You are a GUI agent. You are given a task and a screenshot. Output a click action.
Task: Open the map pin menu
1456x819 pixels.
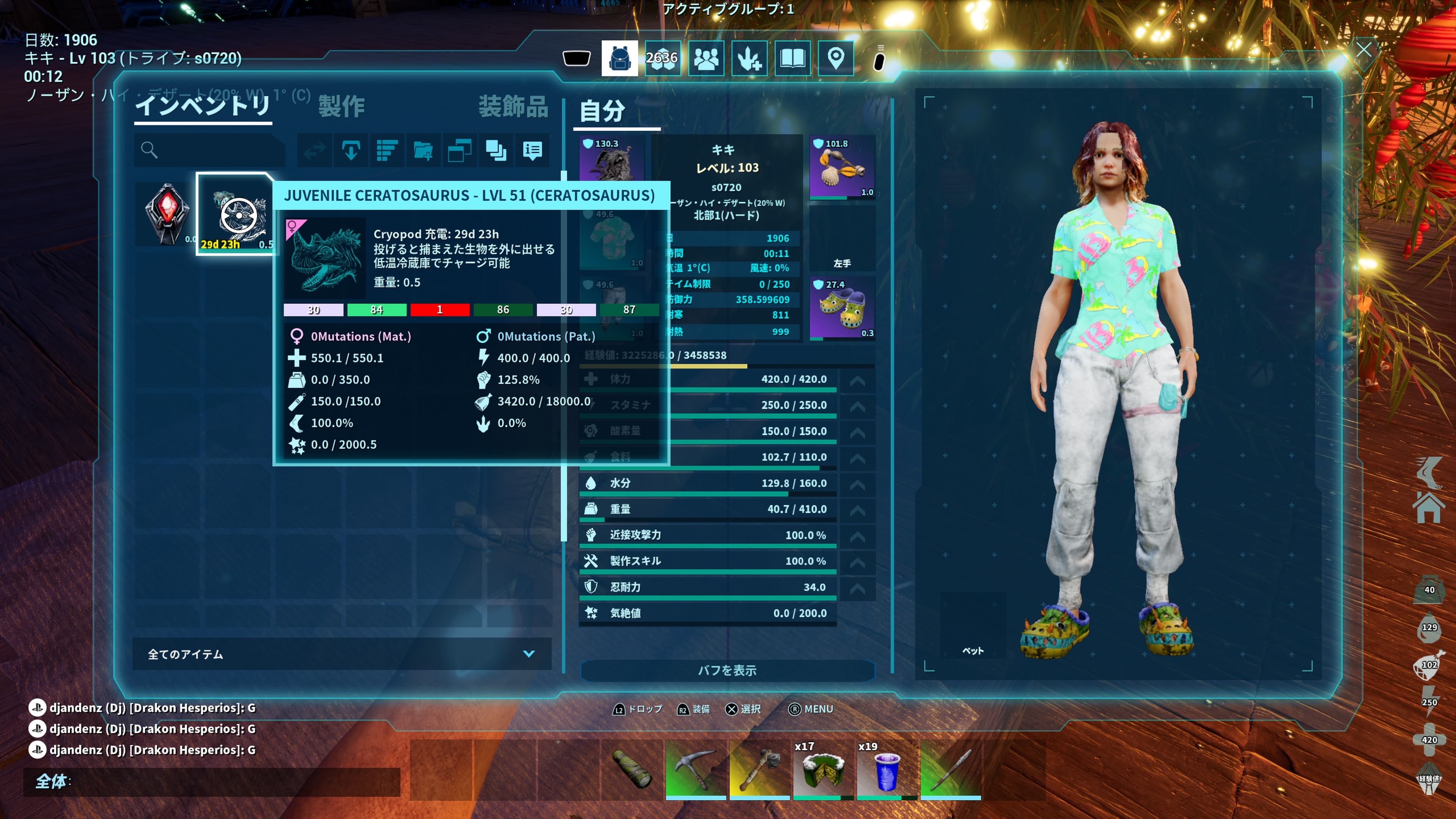pyautogui.click(x=835, y=58)
